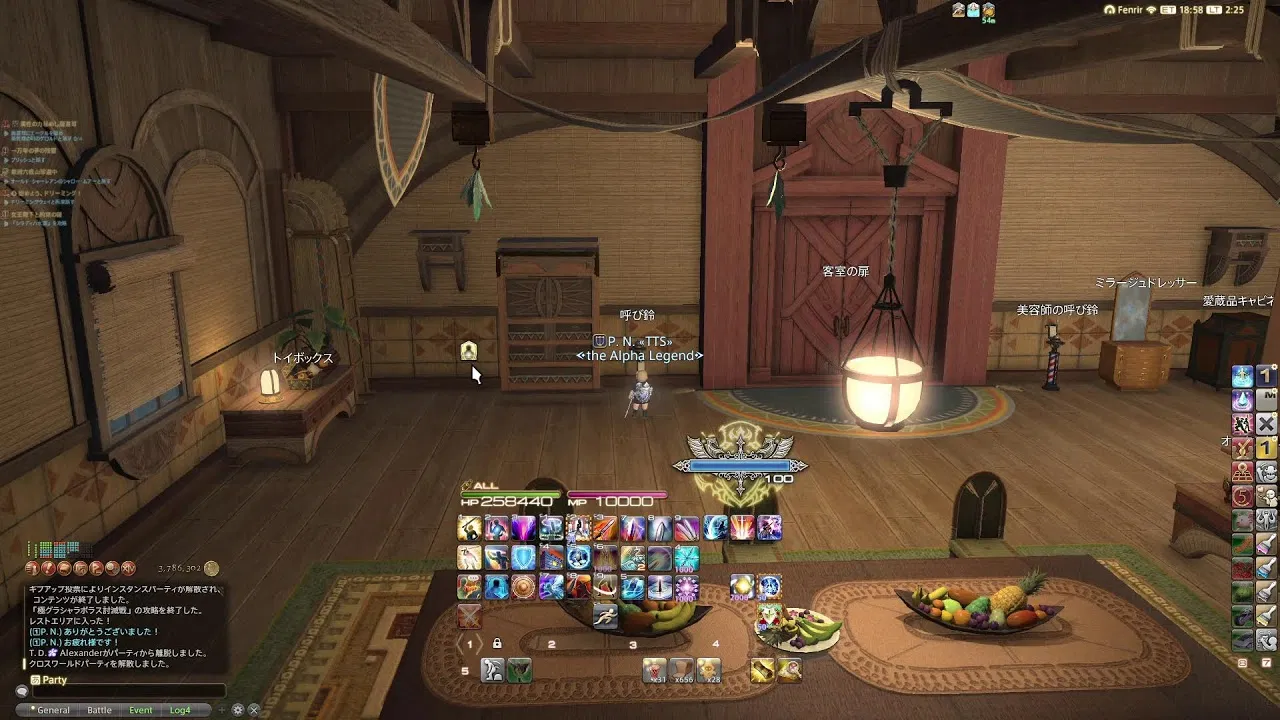Click the gil coin currency icon

pyautogui.click(x=211, y=568)
